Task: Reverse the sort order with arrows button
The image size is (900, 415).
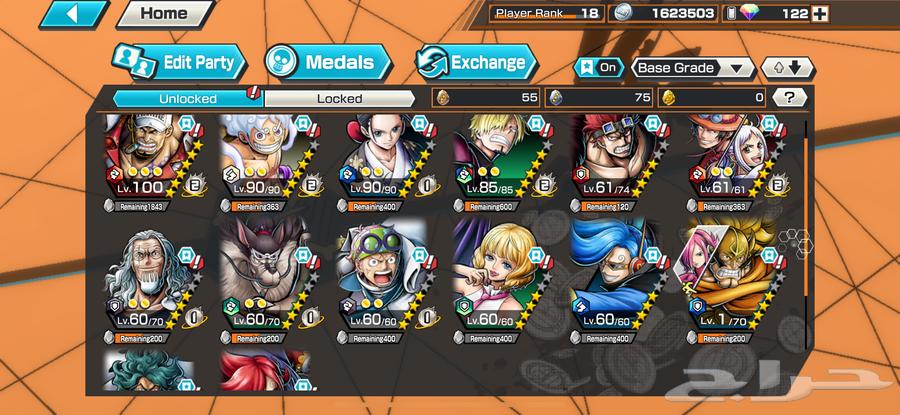Action: [787, 68]
